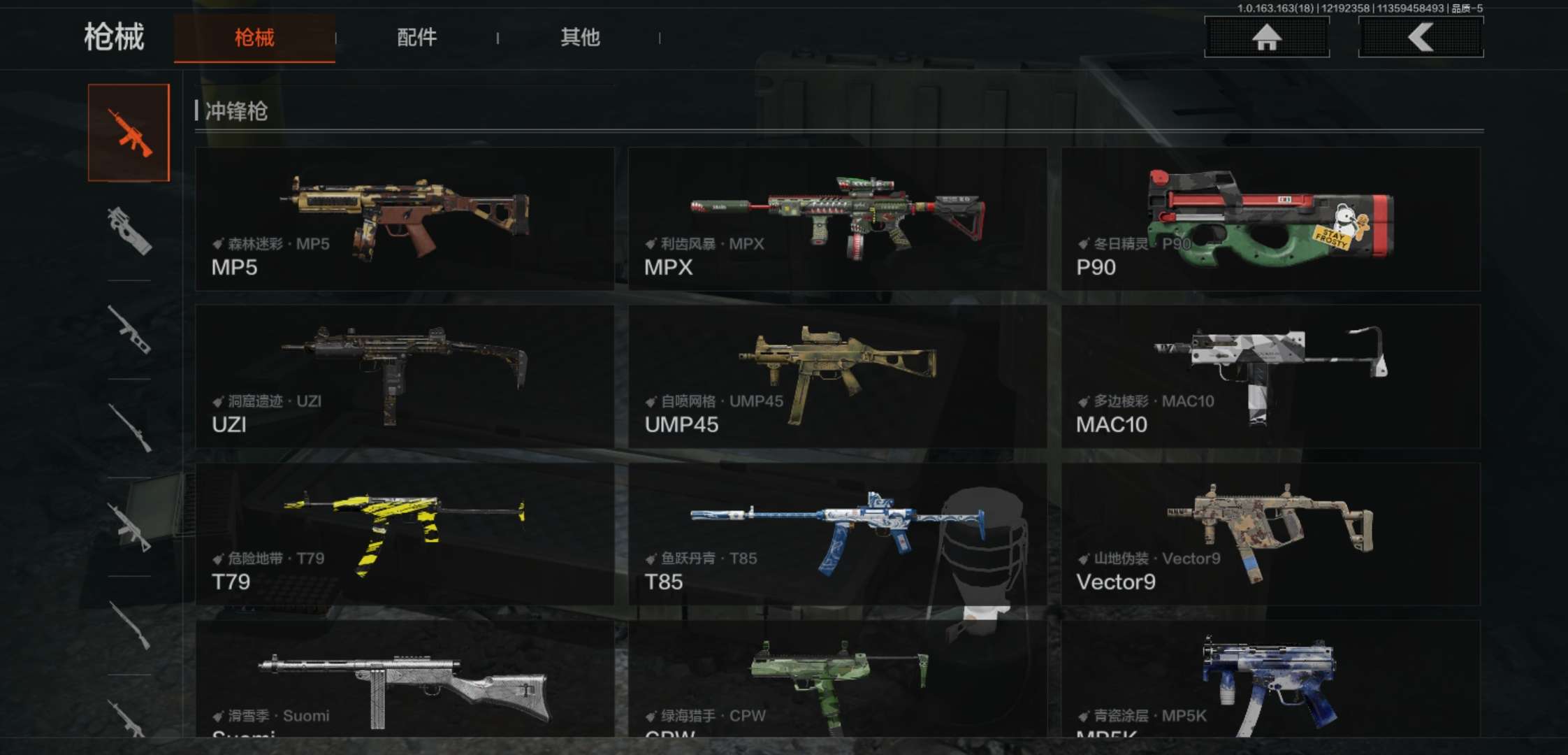
Task: Open the MP5K weapon tile
Action: [x=1270, y=682]
